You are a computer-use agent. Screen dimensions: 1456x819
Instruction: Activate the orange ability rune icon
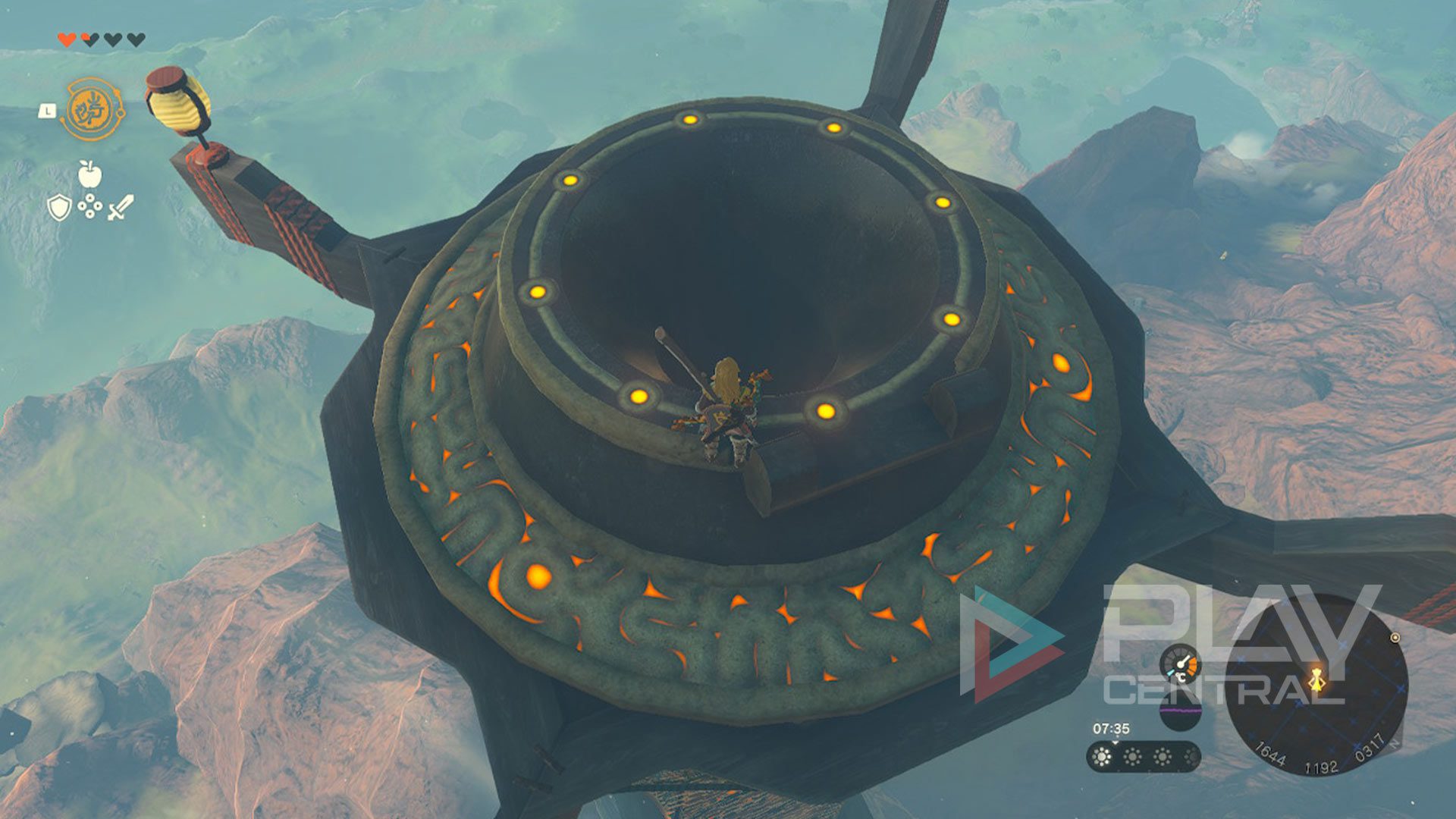pyautogui.click(x=92, y=109)
